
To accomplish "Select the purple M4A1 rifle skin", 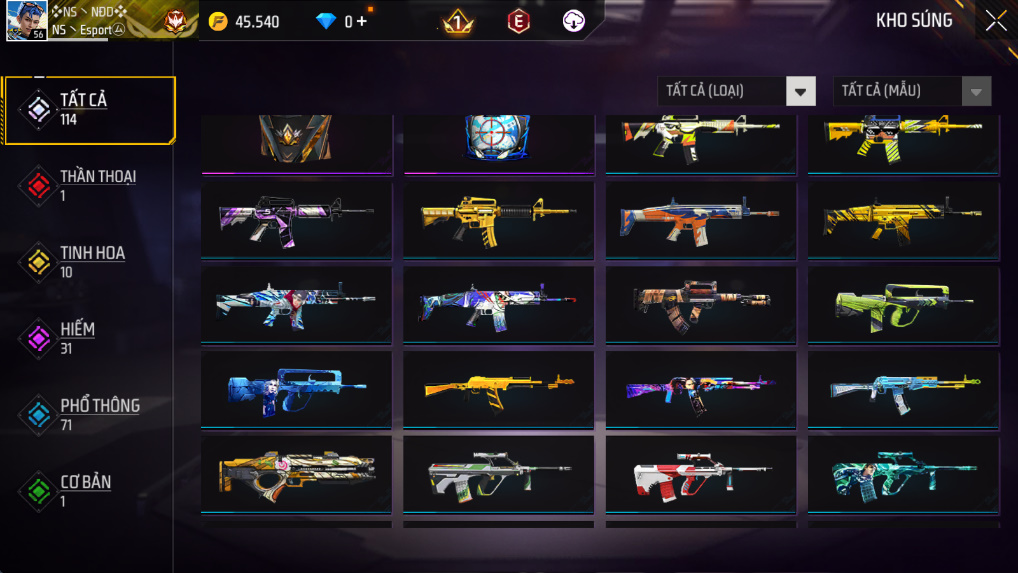I will click(296, 218).
